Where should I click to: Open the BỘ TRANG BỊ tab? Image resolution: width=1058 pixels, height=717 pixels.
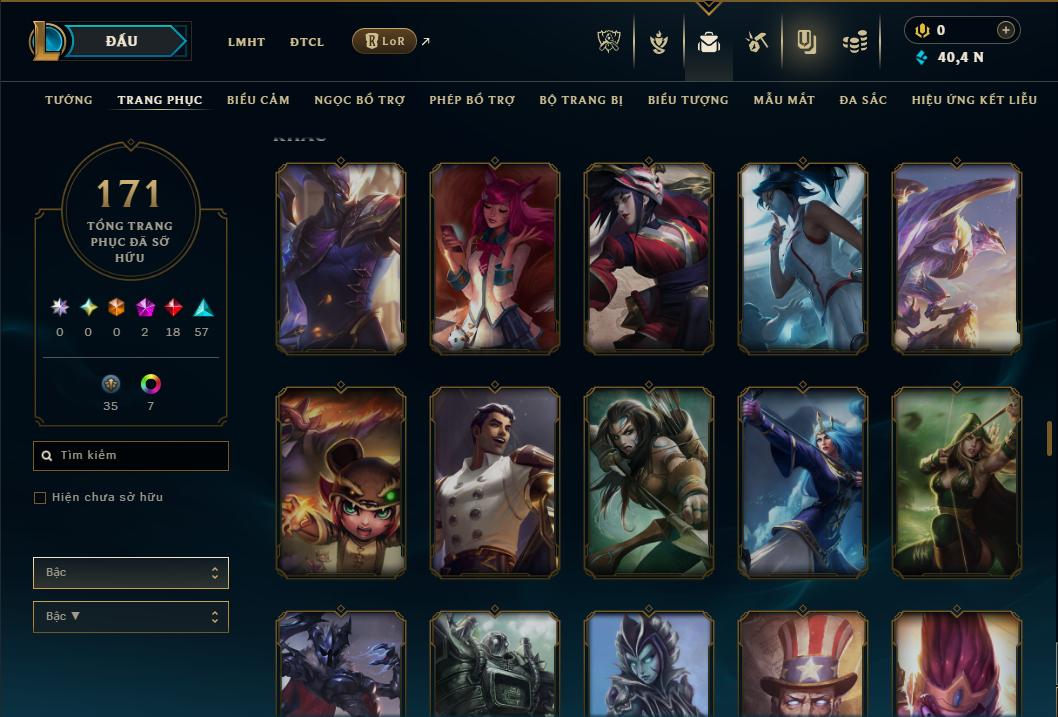click(x=581, y=100)
